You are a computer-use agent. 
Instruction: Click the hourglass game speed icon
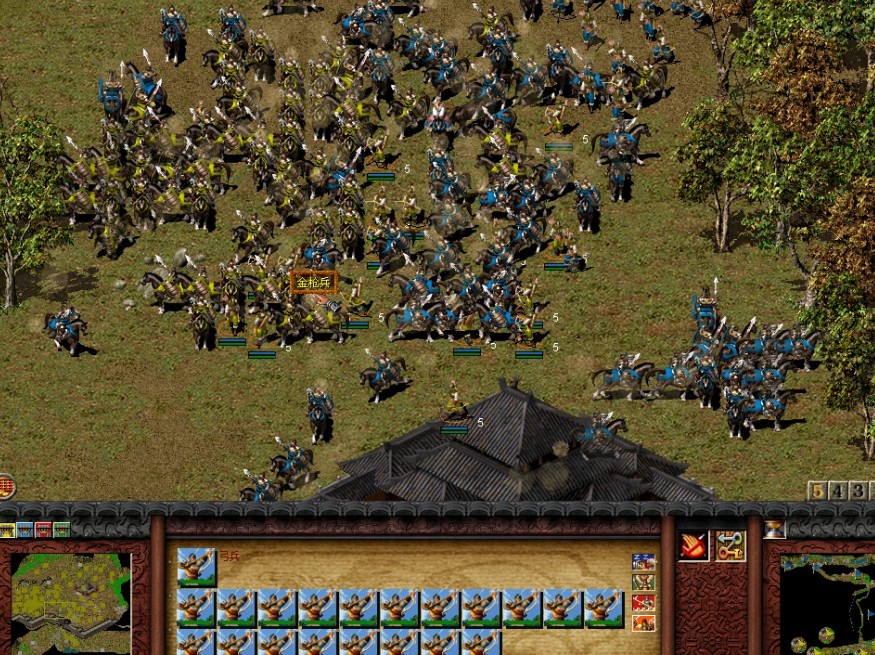coord(774,529)
